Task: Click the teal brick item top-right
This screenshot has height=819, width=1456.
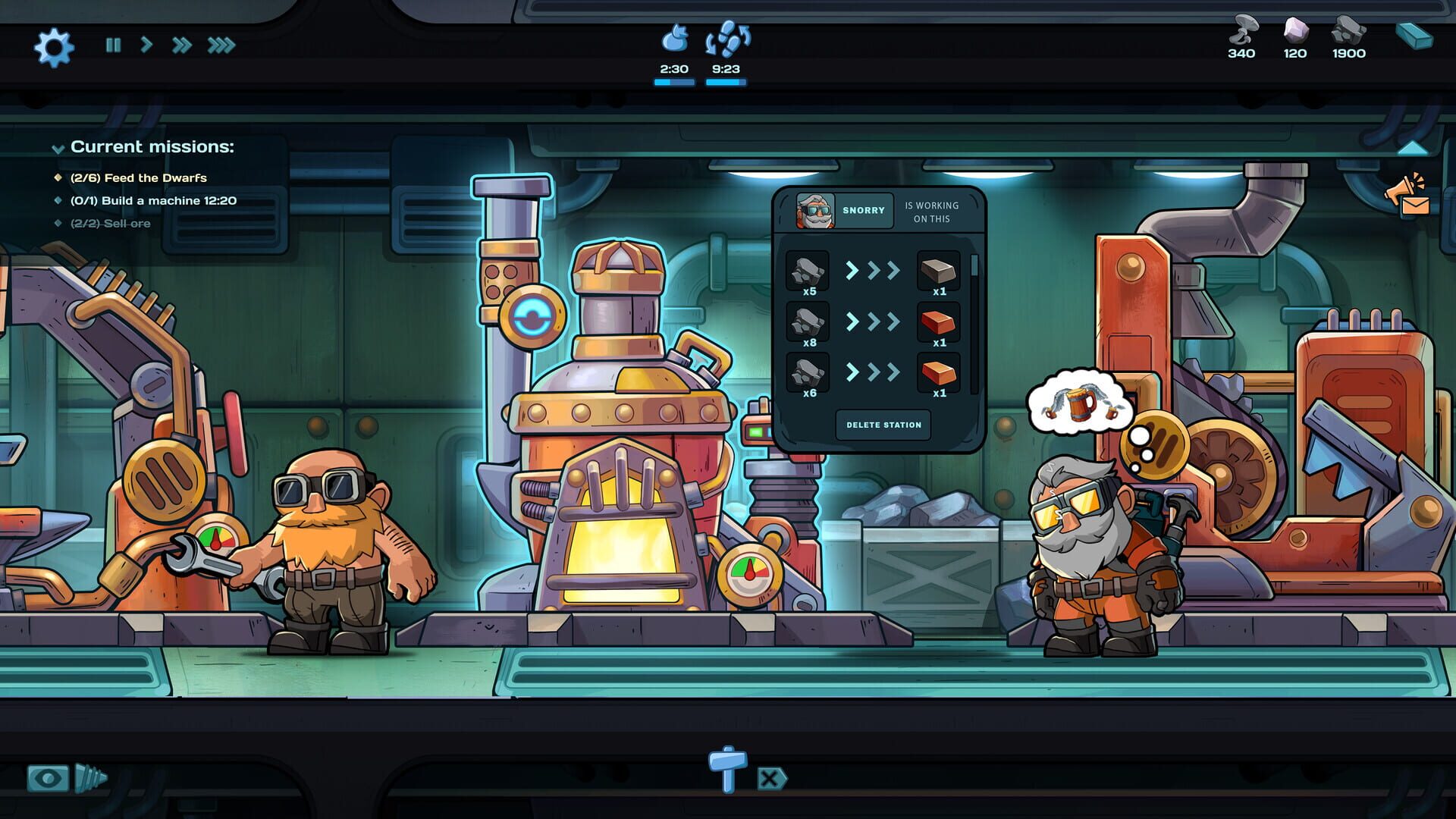Action: point(1415,34)
